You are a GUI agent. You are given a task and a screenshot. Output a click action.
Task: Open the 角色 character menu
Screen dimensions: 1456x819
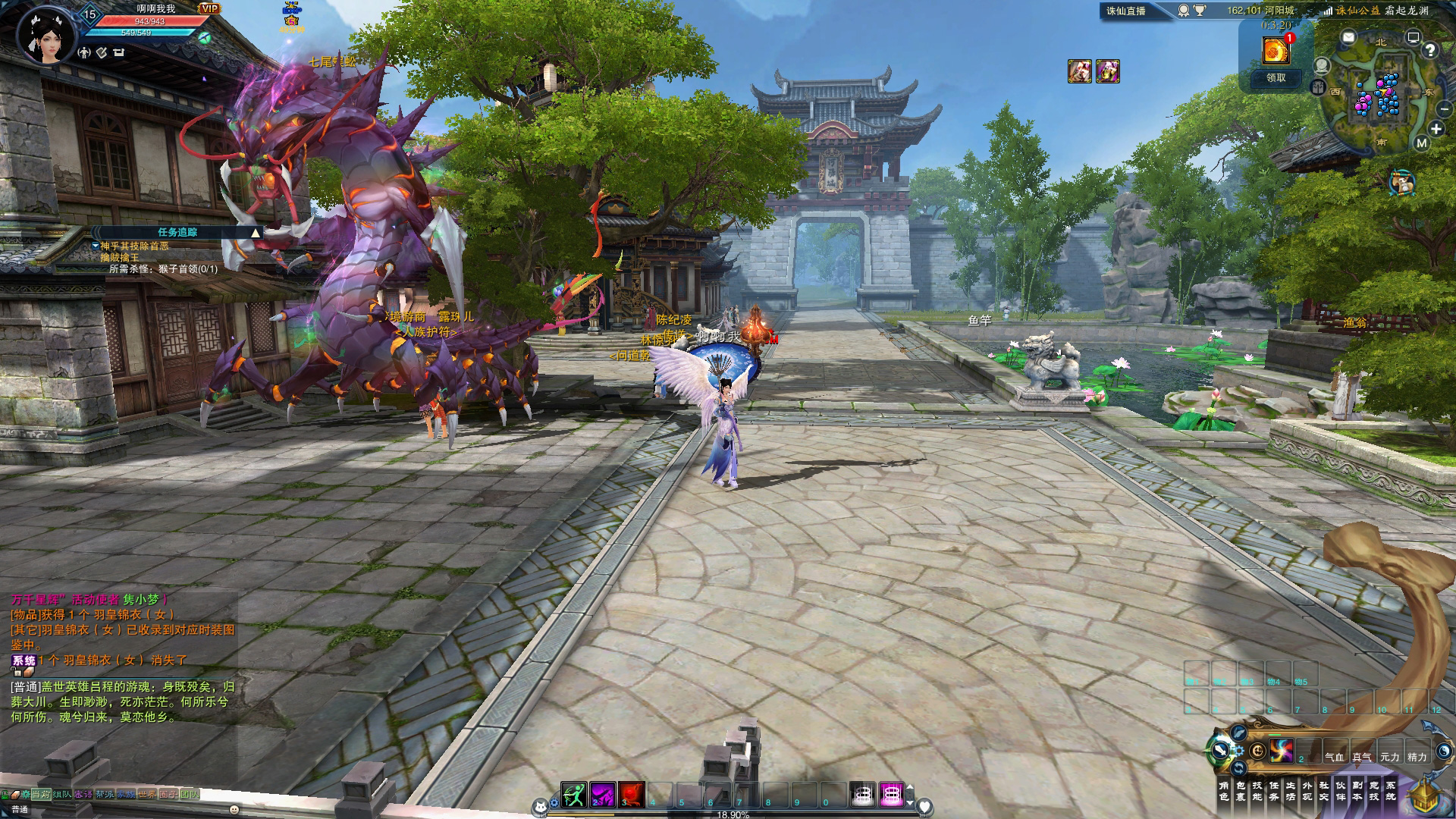(1223, 791)
